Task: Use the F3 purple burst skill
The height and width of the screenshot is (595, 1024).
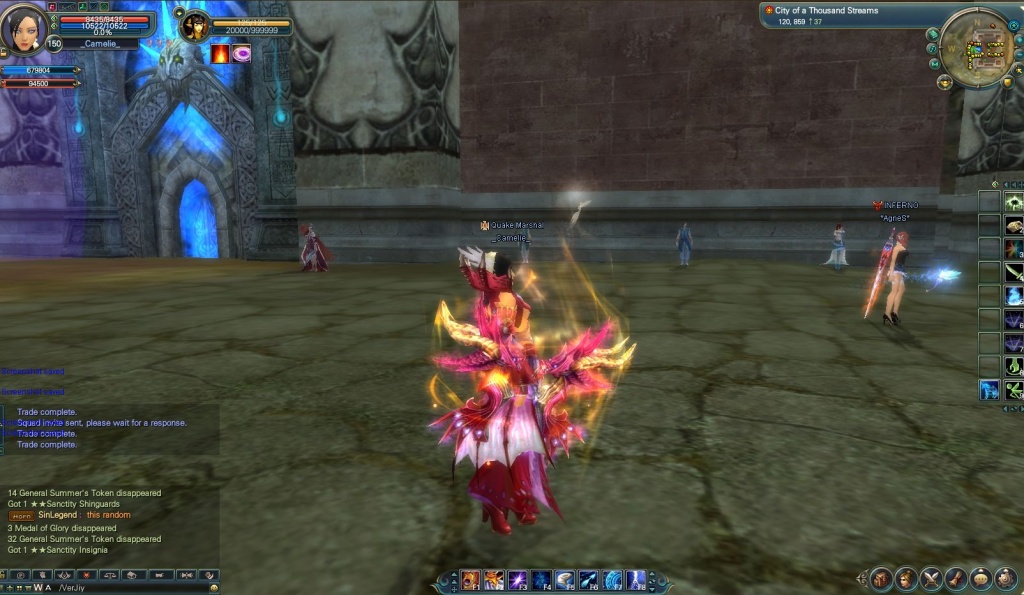Action: tap(518, 580)
